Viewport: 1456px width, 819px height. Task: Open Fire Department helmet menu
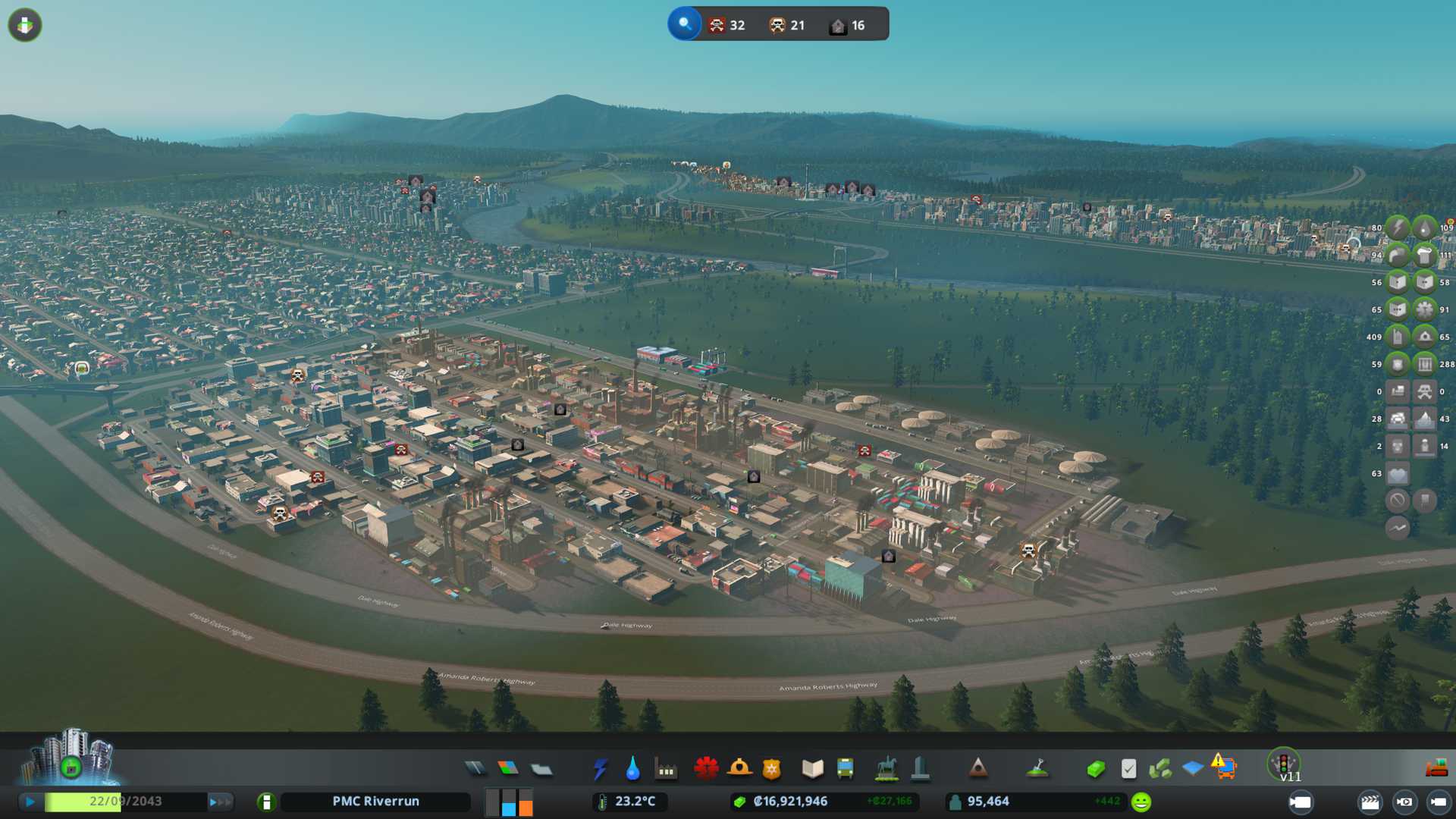(x=739, y=769)
